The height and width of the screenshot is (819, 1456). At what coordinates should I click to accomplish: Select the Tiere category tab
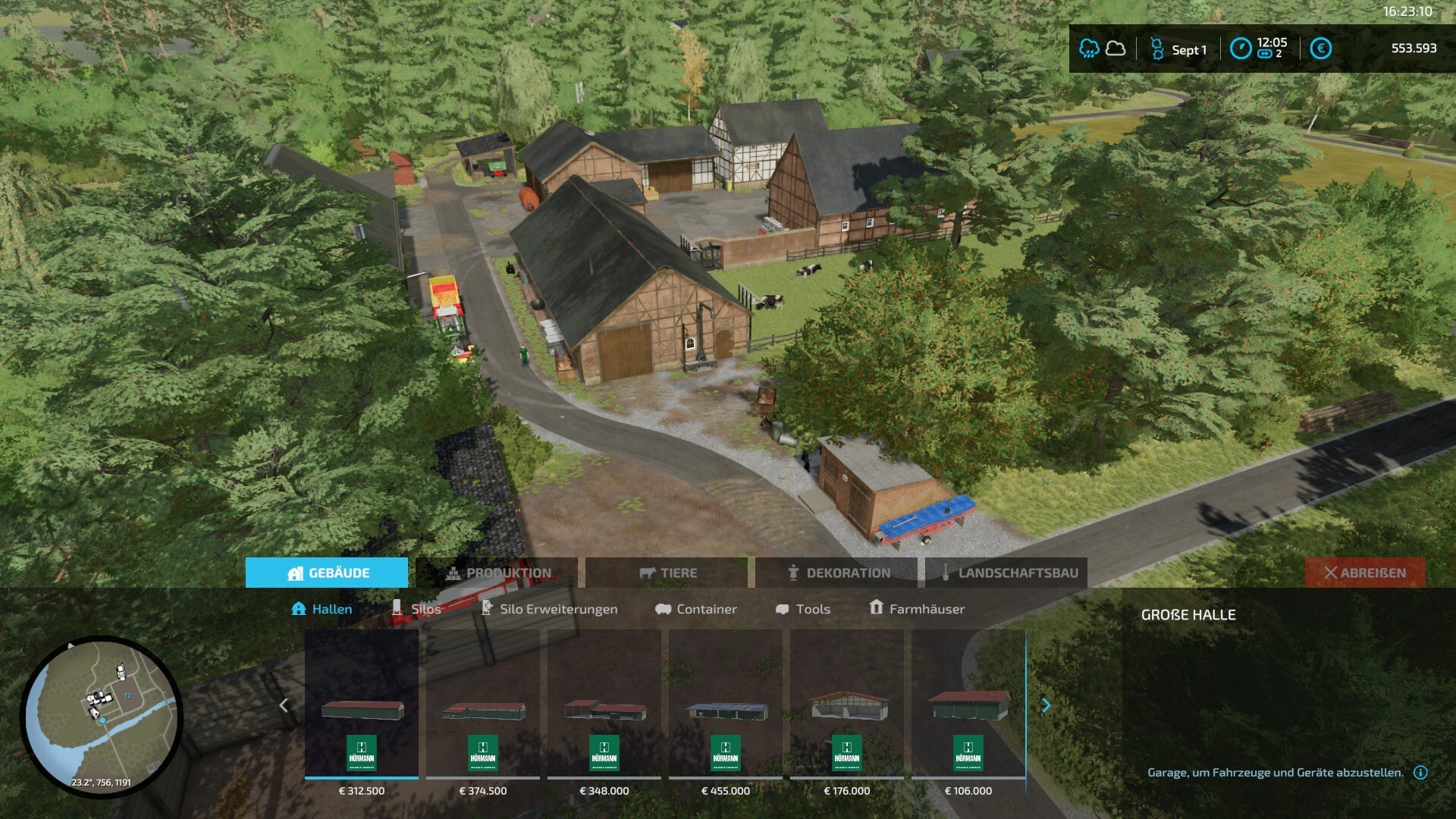667,573
